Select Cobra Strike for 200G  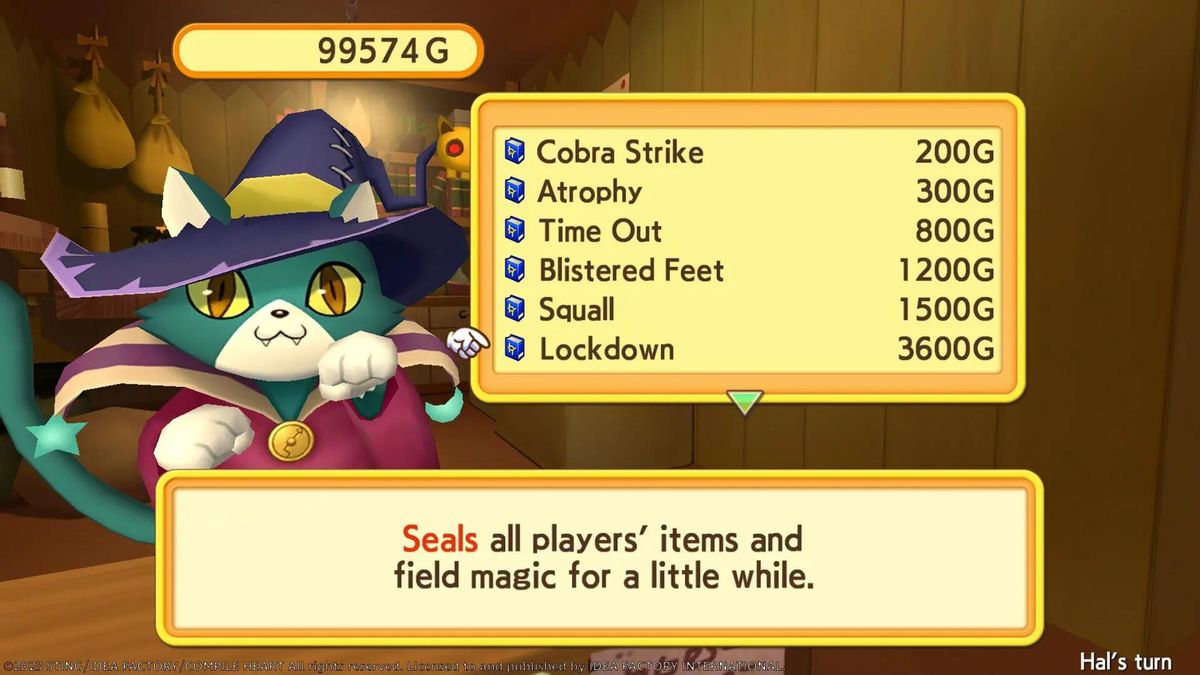pos(620,153)
